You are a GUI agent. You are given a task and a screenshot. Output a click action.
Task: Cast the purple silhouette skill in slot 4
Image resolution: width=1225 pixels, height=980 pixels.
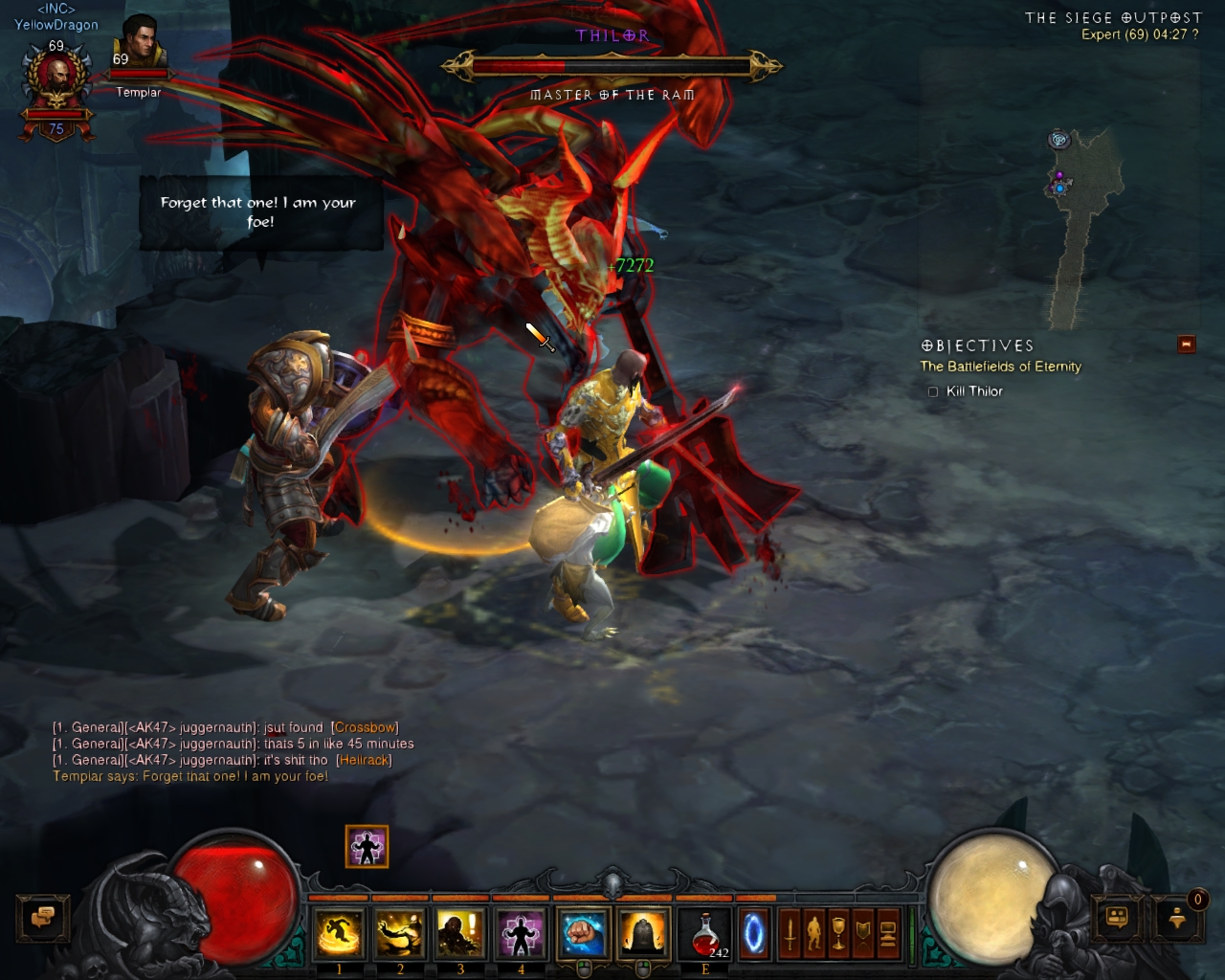pyautogui.click(x=521, y=933)
